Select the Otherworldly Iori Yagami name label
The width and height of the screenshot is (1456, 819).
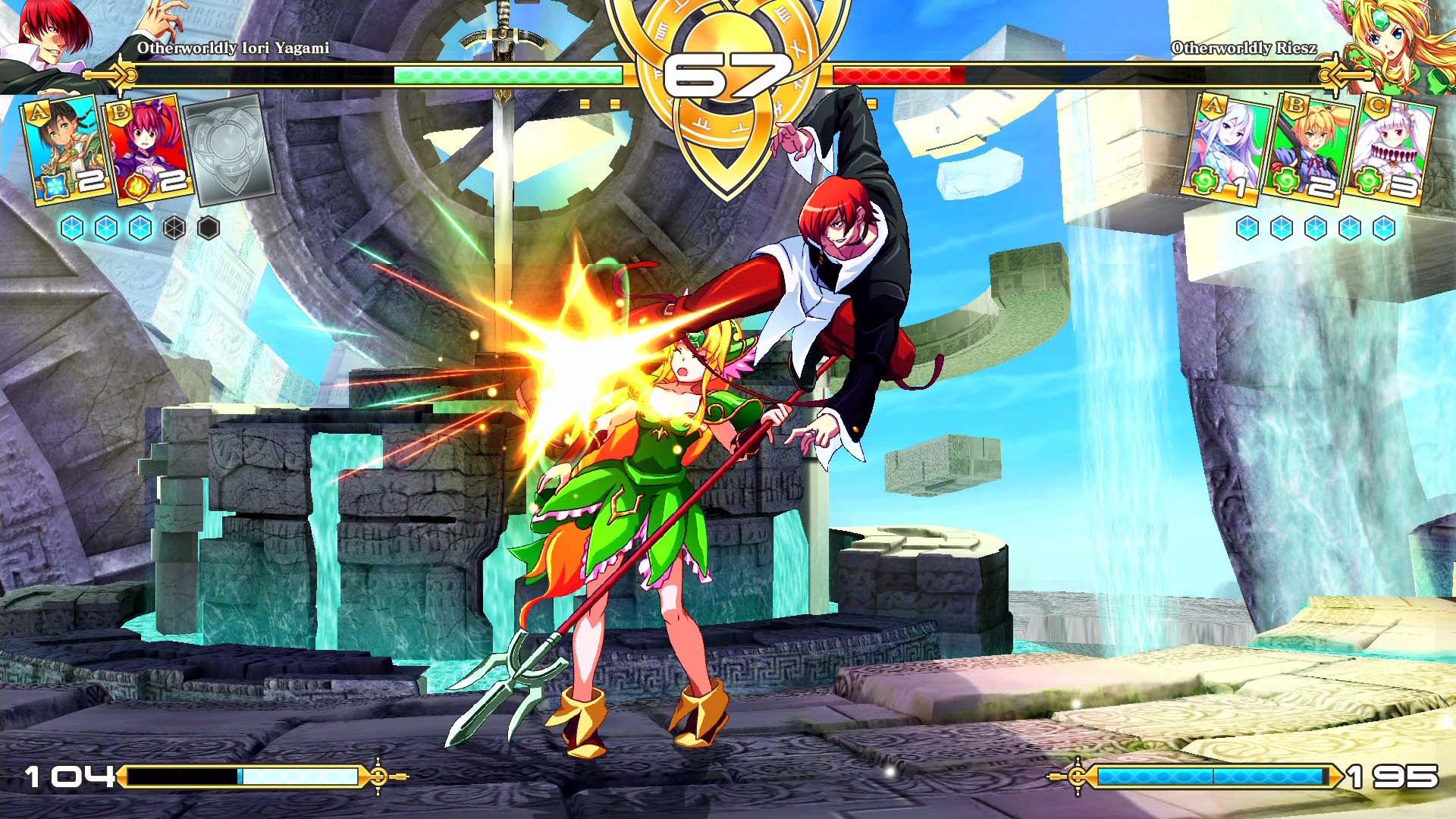pyautogui.click(x=235, y=49)
